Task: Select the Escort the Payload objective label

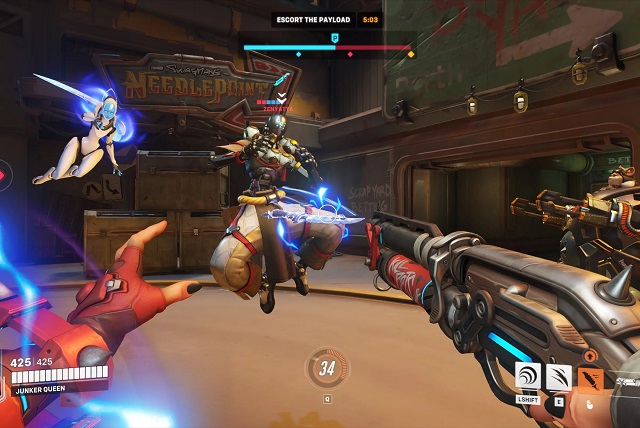Action: pyautogui.click(x=315, y=19)
